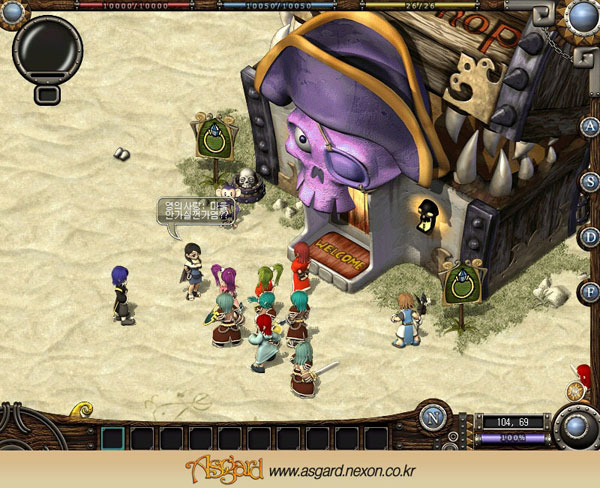Open the dark circular minimap porthole

click(x=46, y=48)
